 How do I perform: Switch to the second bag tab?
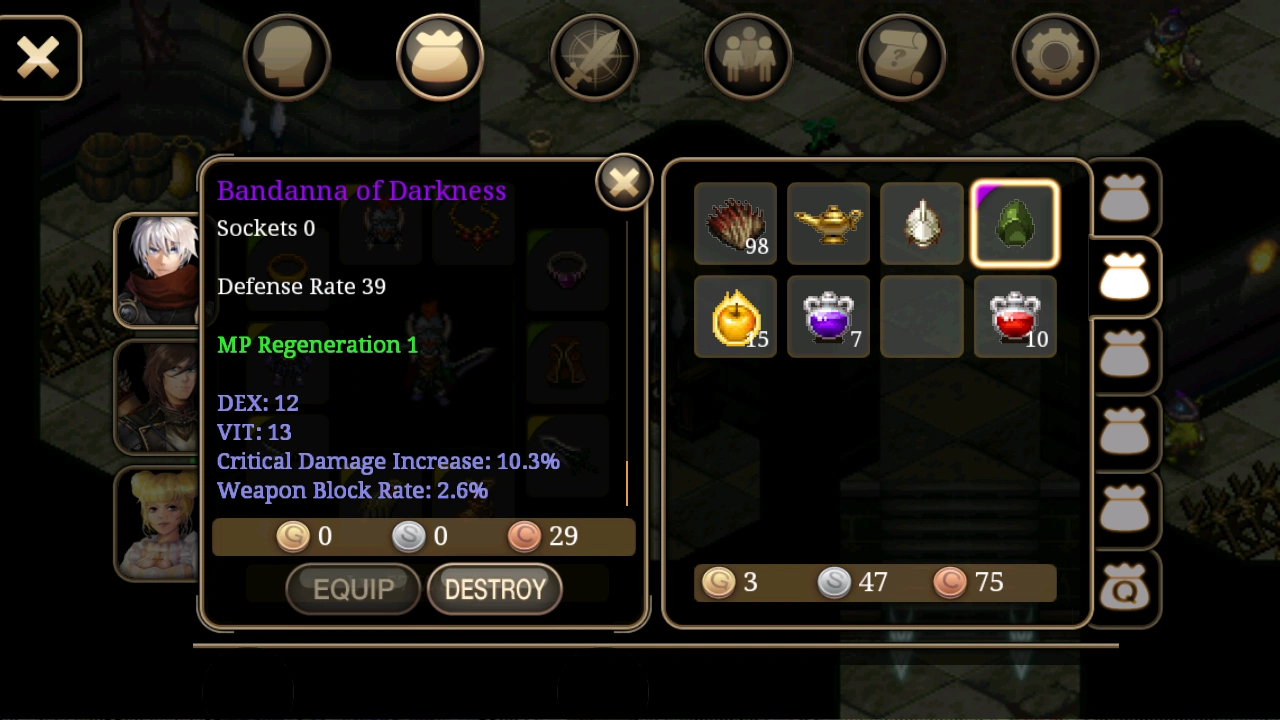1126,278
